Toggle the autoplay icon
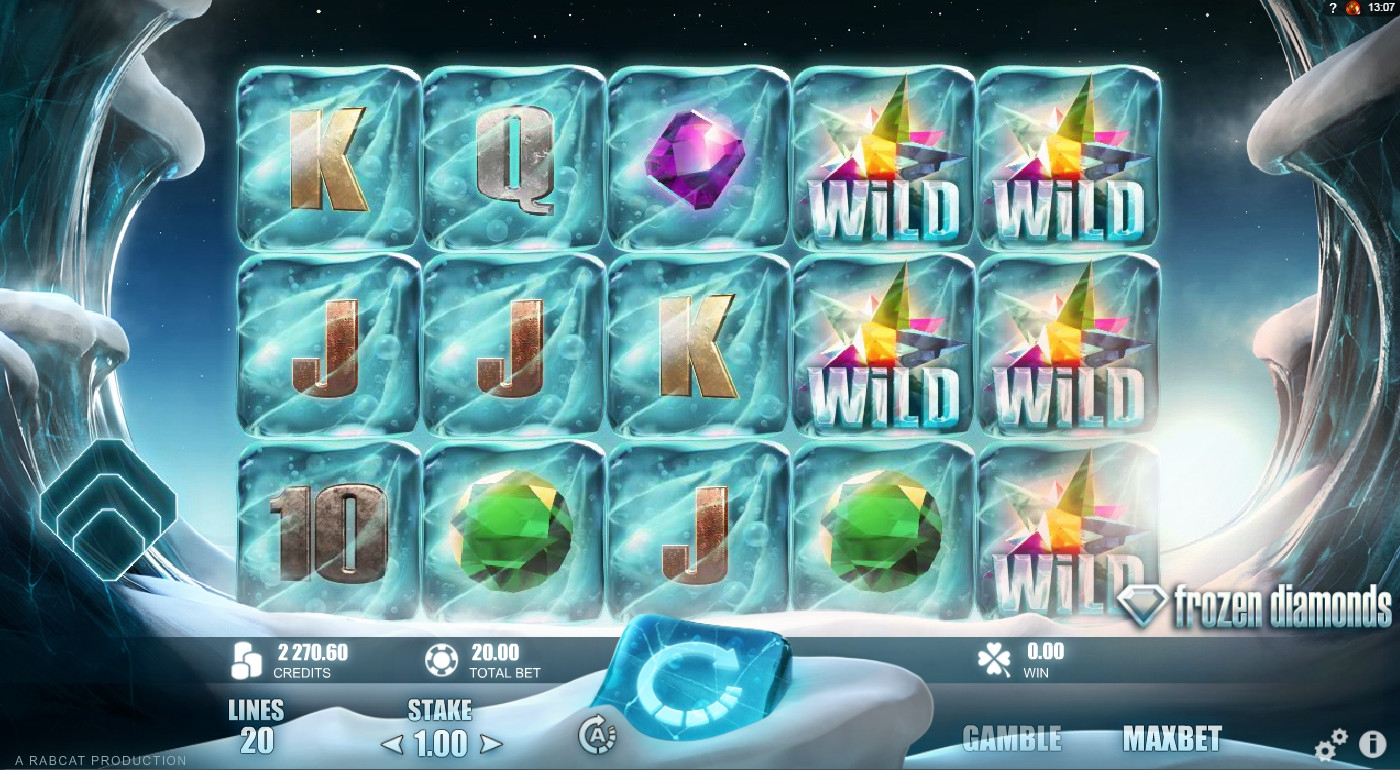Image resolution: width=1400 pixels, height=770 pixels. pyautogui.click(x=597, y=736)
